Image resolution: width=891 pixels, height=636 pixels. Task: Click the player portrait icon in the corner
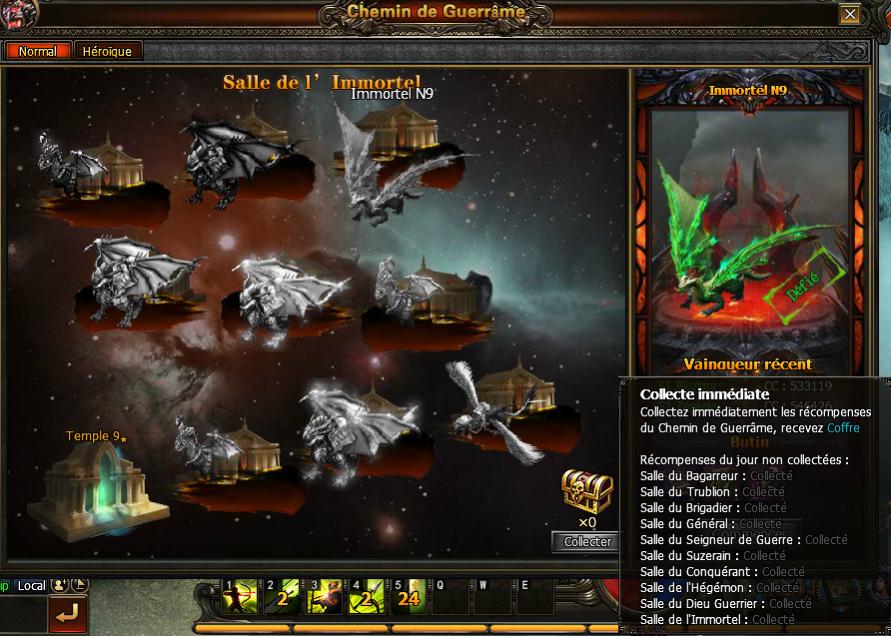[x=20, y=13]
